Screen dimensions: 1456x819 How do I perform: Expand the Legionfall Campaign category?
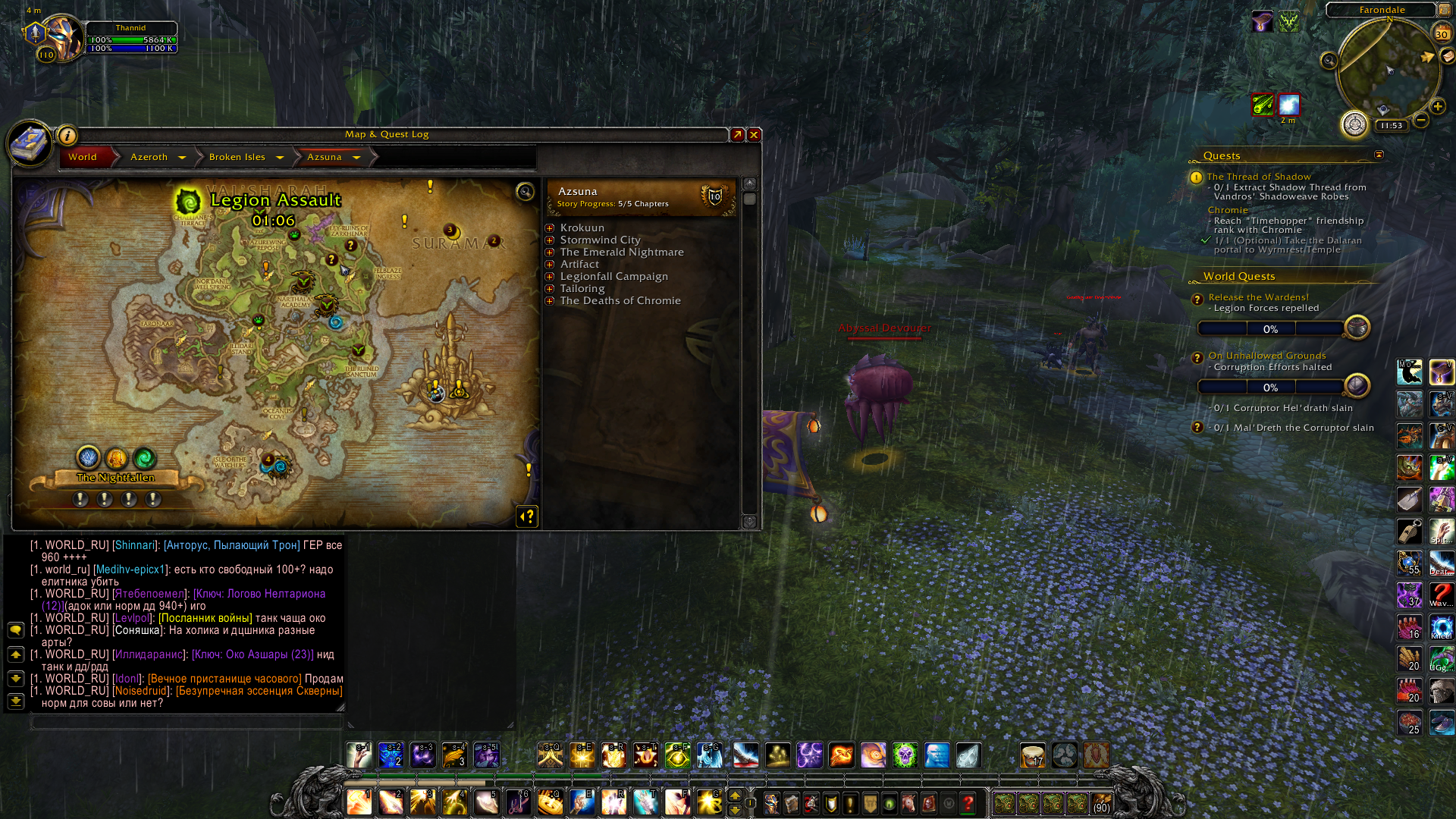550,277
